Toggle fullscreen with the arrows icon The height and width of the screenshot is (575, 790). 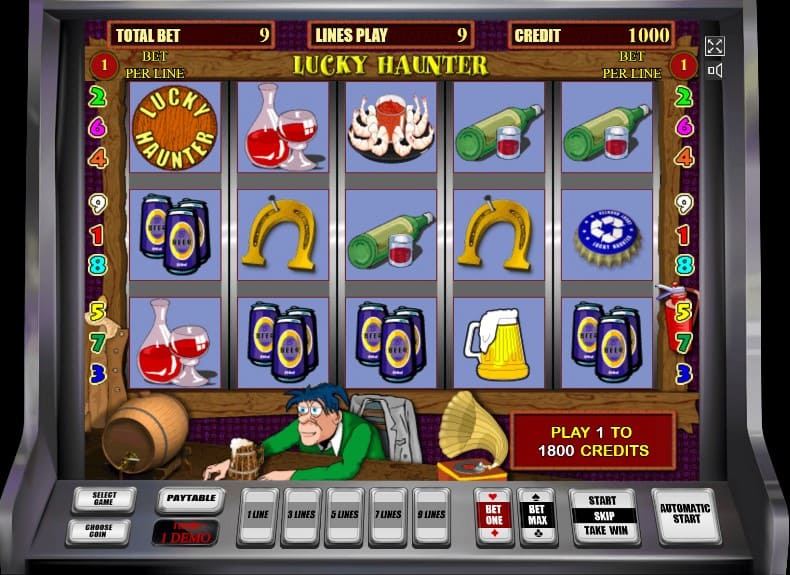pos(715,46)
